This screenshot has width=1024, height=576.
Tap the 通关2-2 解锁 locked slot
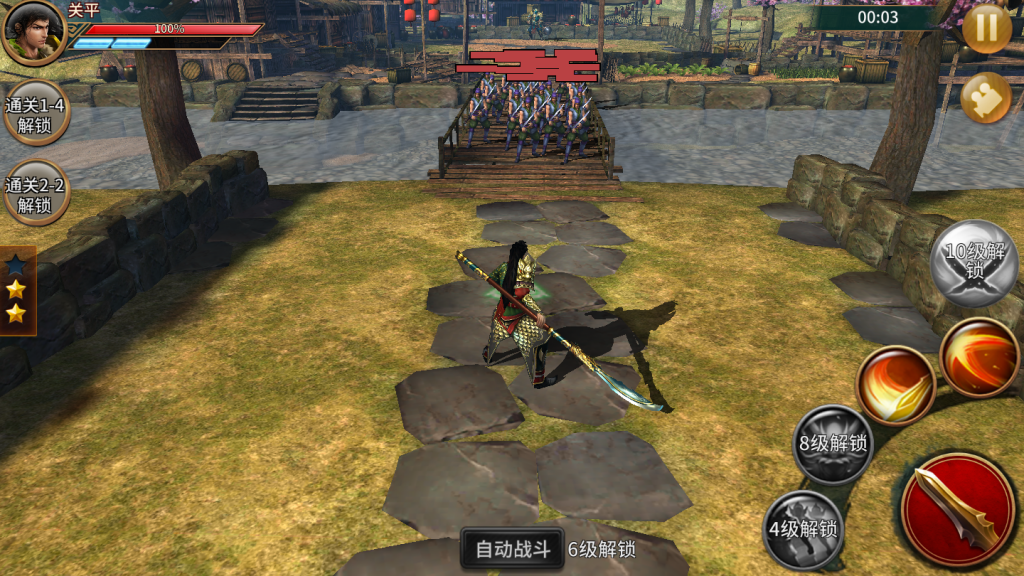[35, 193]
